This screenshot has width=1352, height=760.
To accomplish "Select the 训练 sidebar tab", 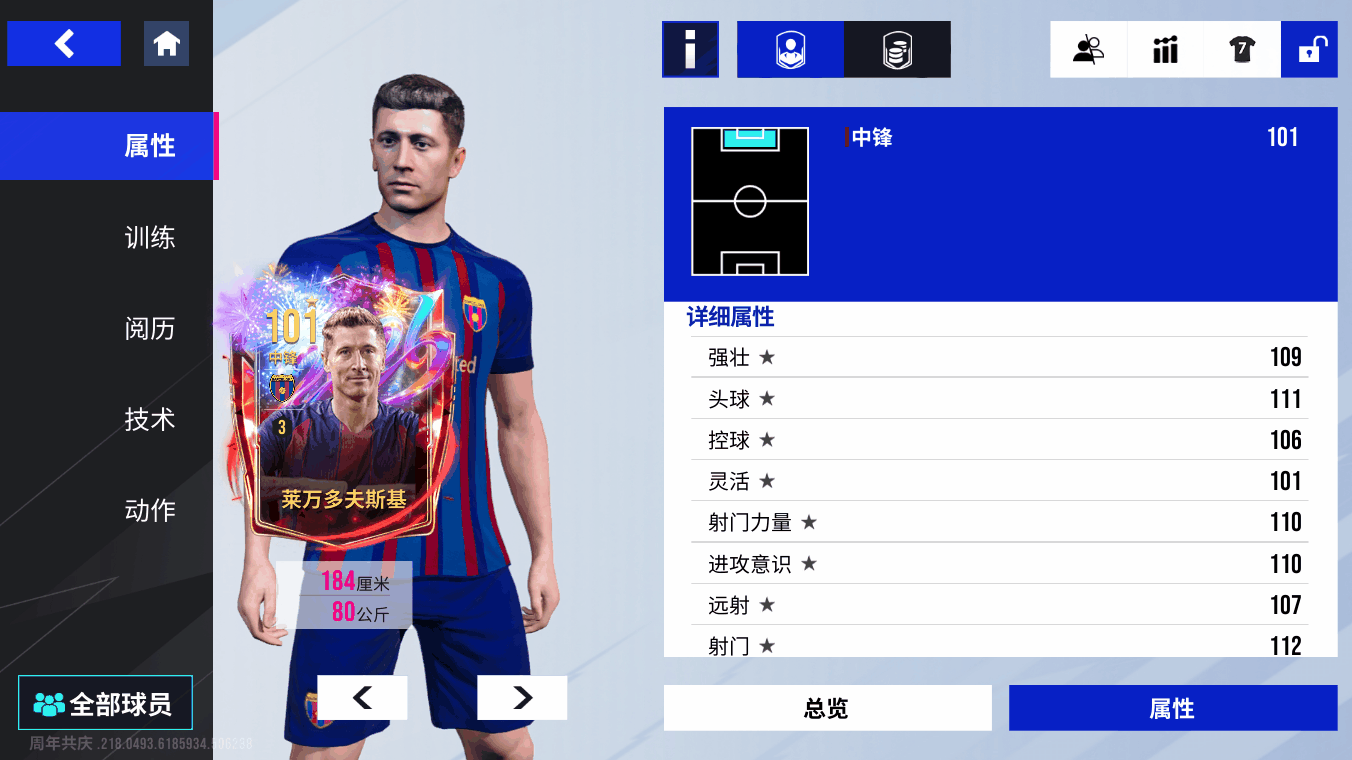I will pyautogui.click(x=149, y=237).
